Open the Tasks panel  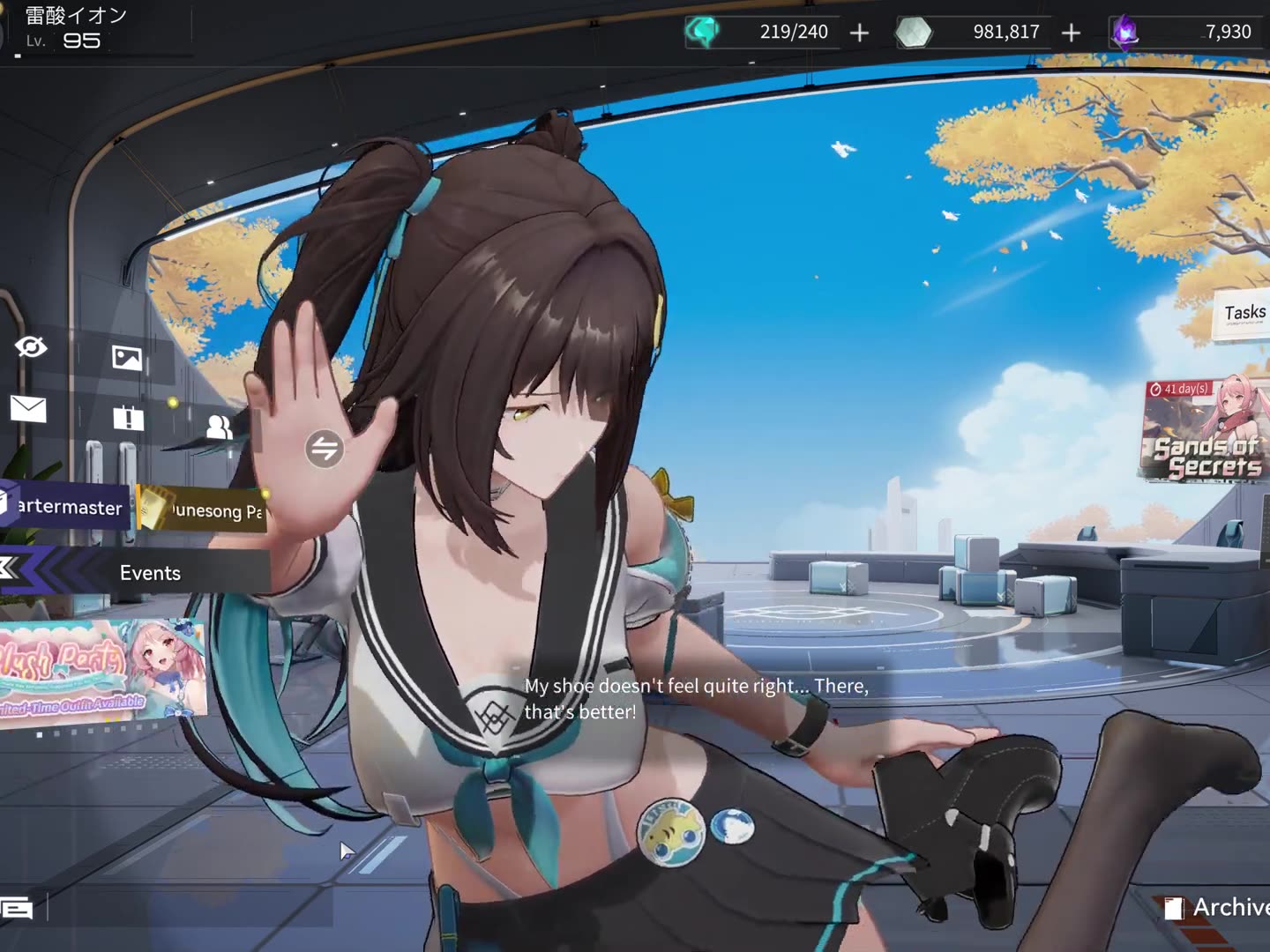point(1244,314)
